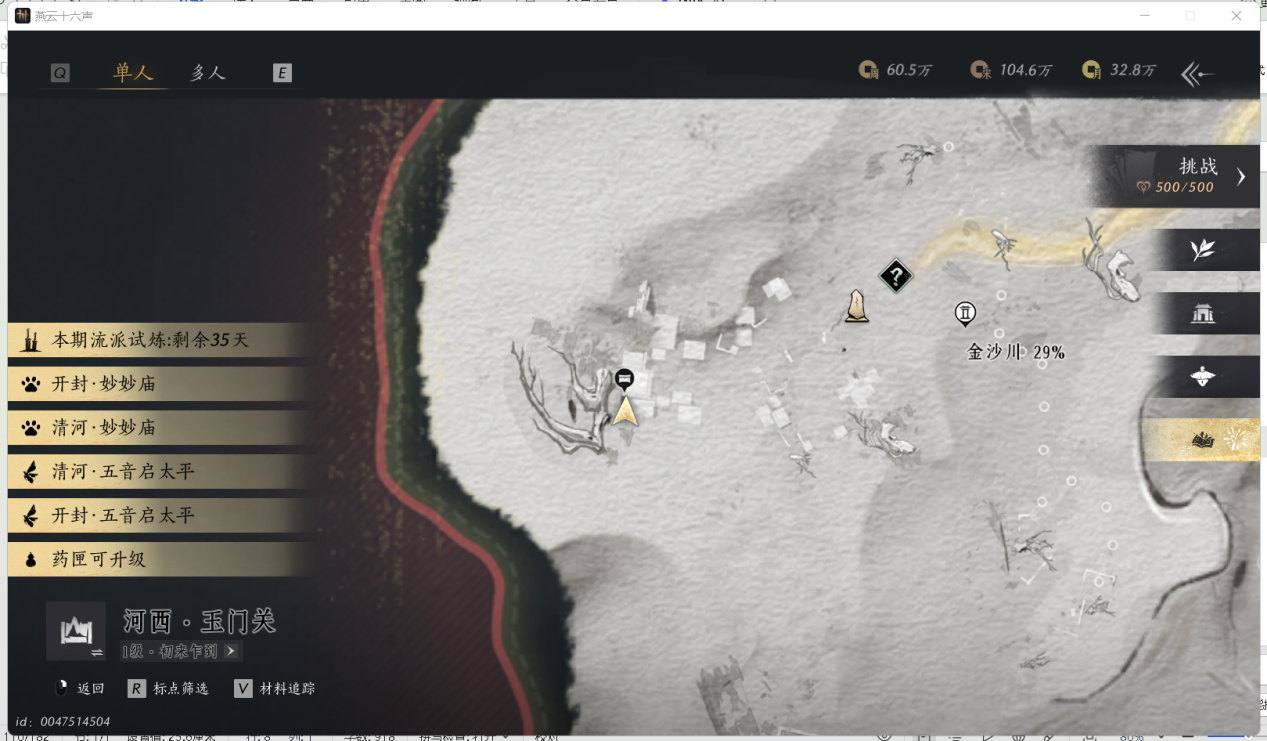The width and height of the screenshot is (1267, 741).
Task: Choose the 清河·妙妙庙 entry
Action: point(150,428)
